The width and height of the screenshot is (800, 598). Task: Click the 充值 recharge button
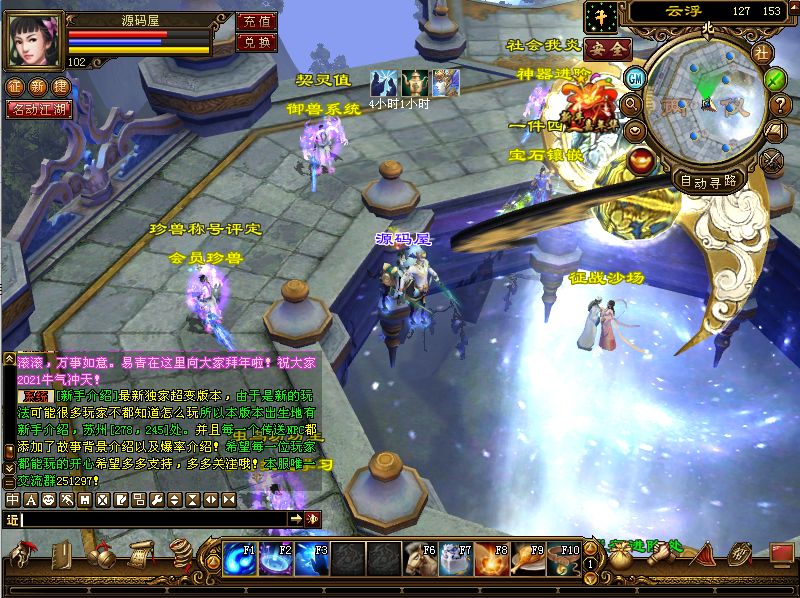point(256,21)
